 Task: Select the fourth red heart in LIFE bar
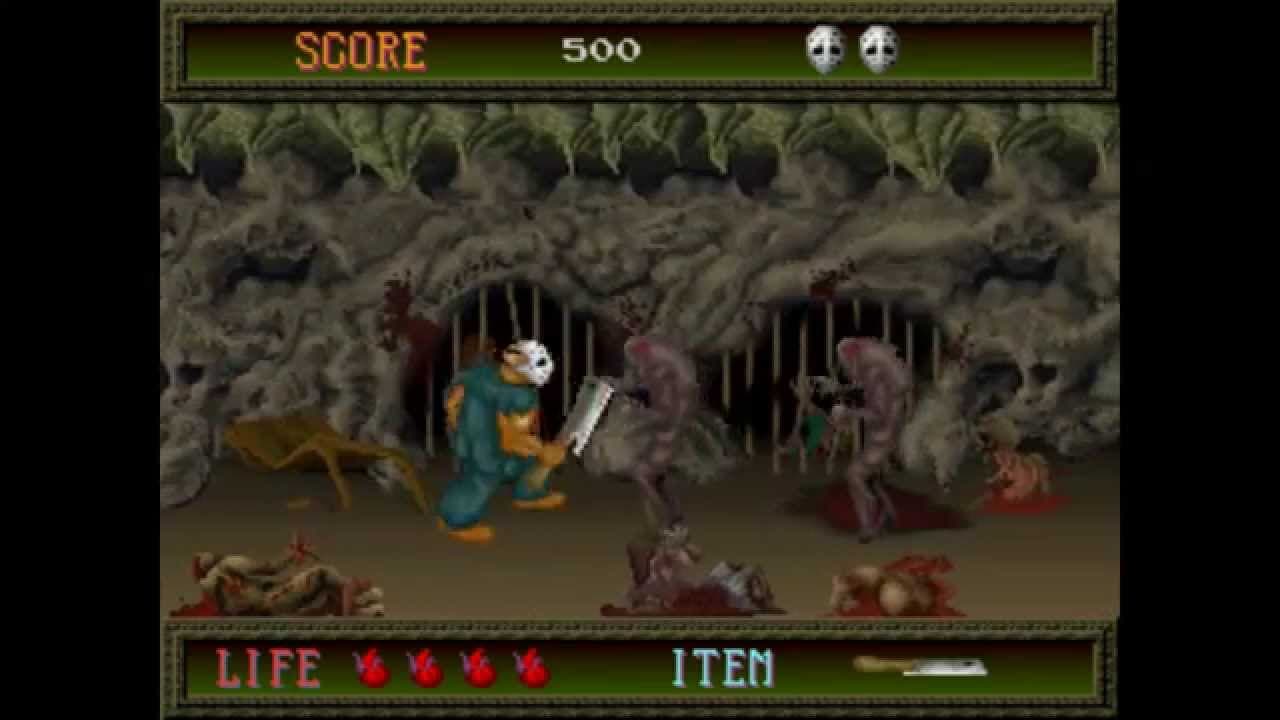pos(530,666)
